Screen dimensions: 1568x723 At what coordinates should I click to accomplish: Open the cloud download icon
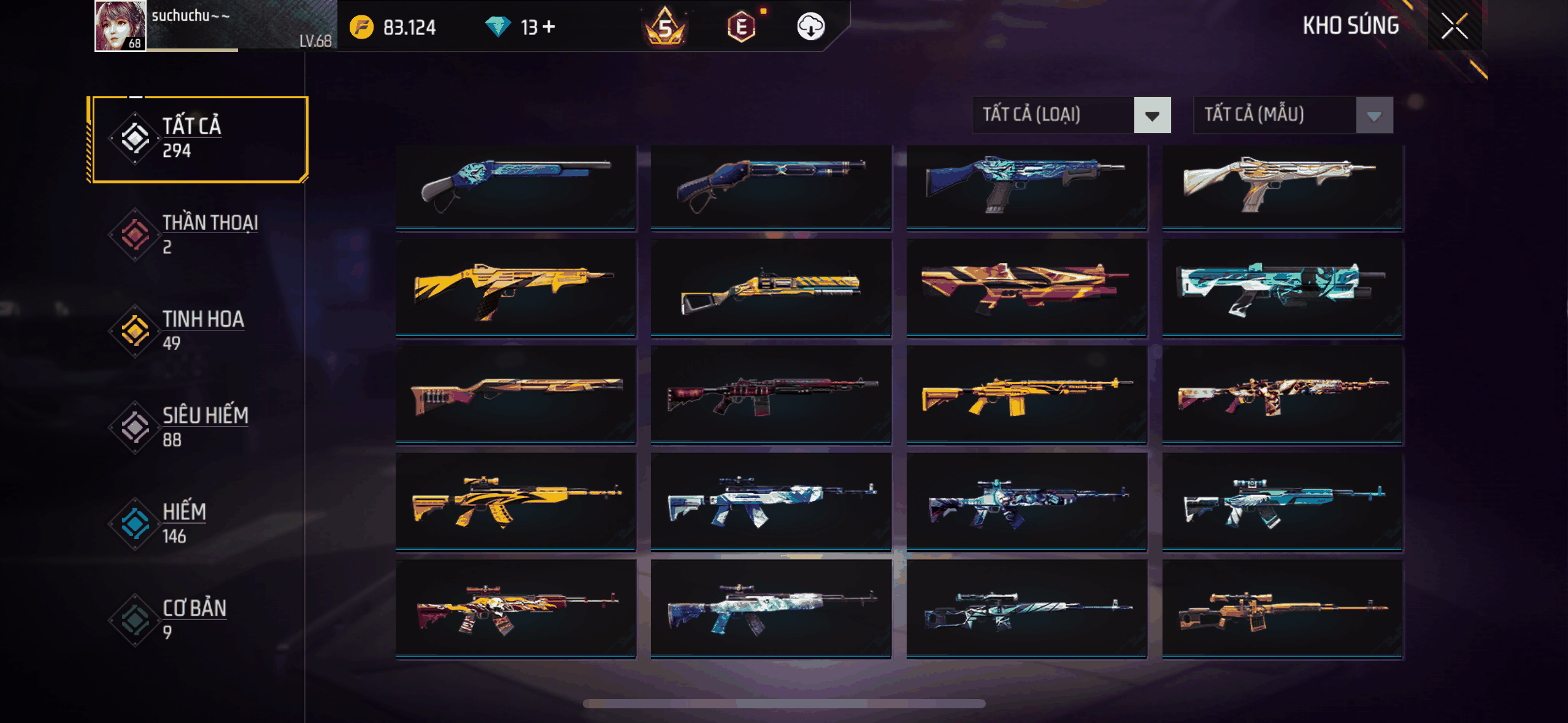[810, 26]
